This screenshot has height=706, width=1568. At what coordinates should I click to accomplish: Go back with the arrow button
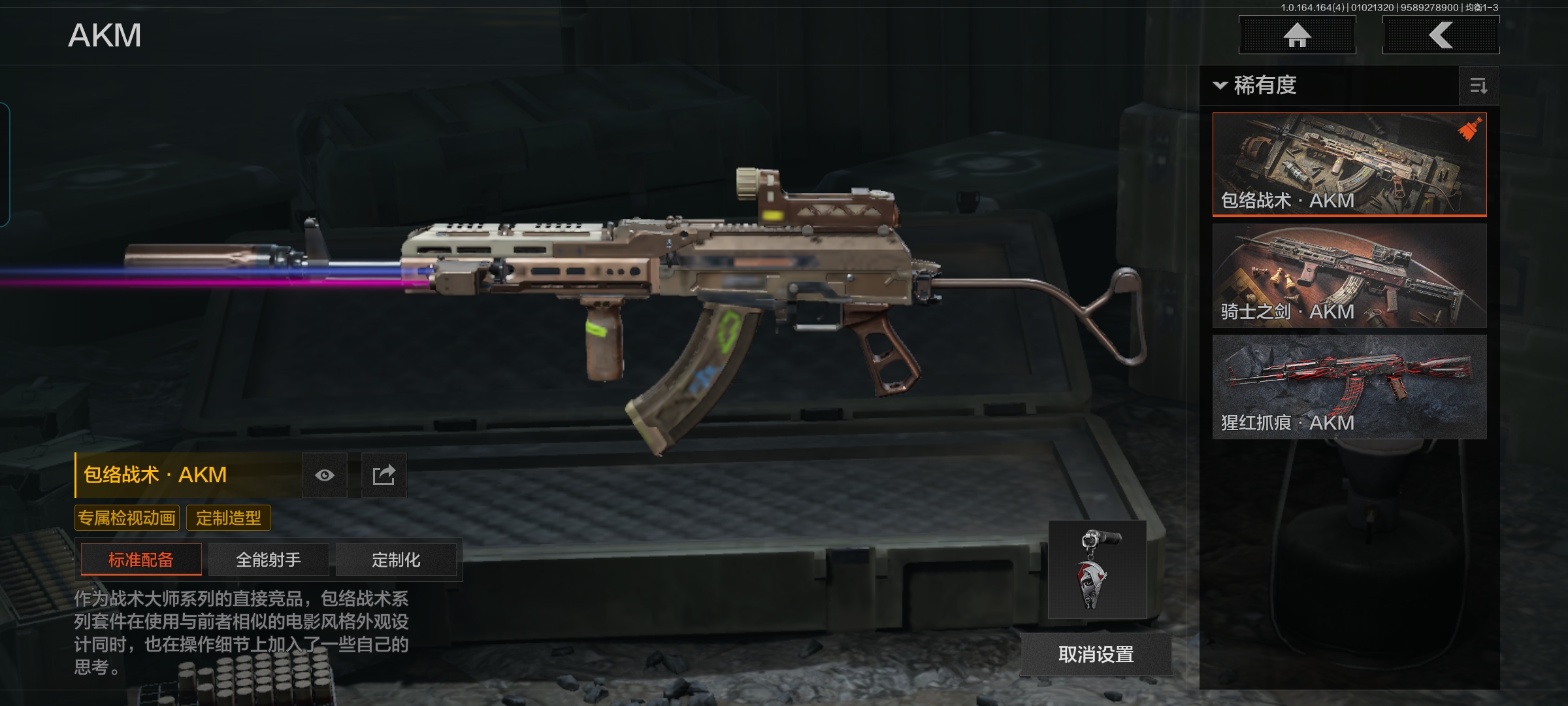pos(1441,35)
